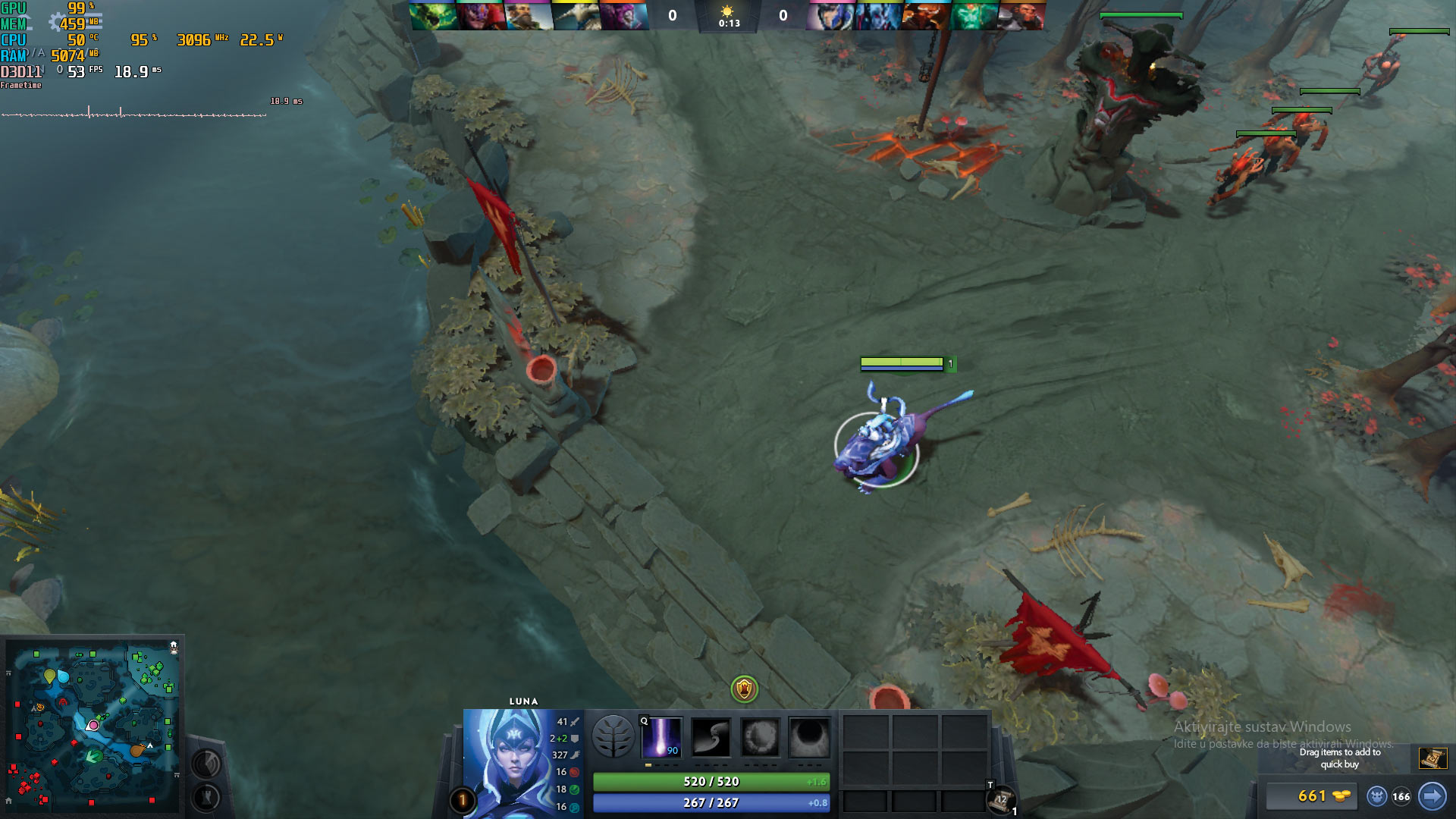Activate the Glyph of Fortification shield icon
The width and height of the screenshot is (1456, 819).
744,689
